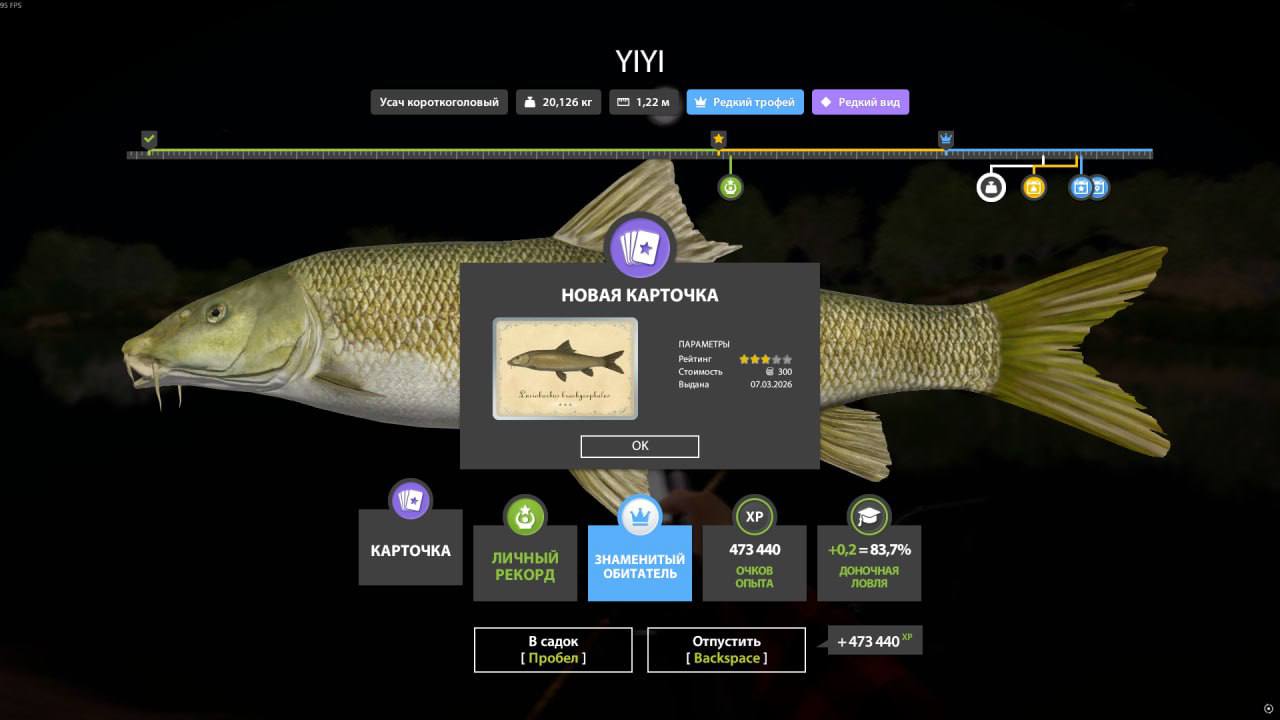
Task: Click the Усач короткоголовый species label
Action: 439,102
